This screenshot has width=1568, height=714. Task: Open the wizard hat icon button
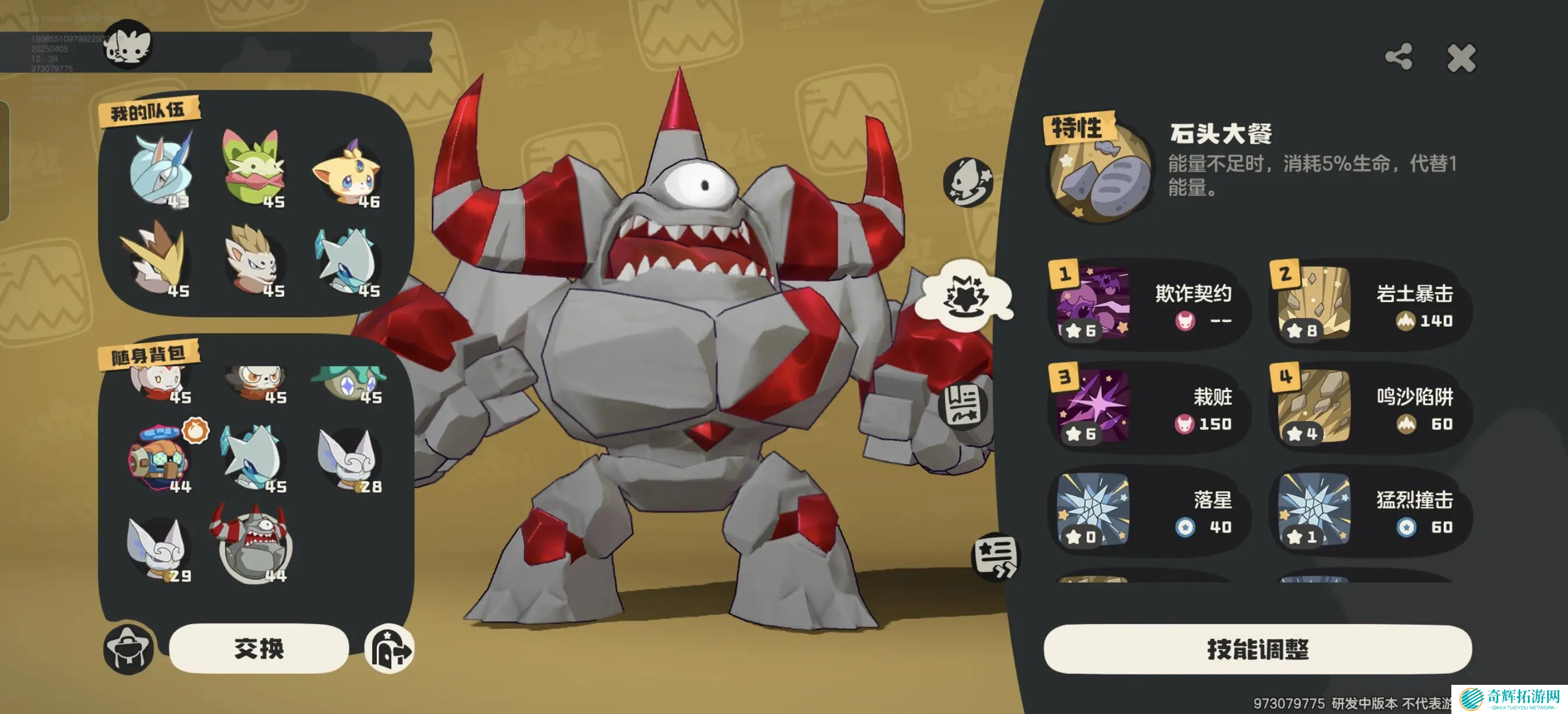128,649
